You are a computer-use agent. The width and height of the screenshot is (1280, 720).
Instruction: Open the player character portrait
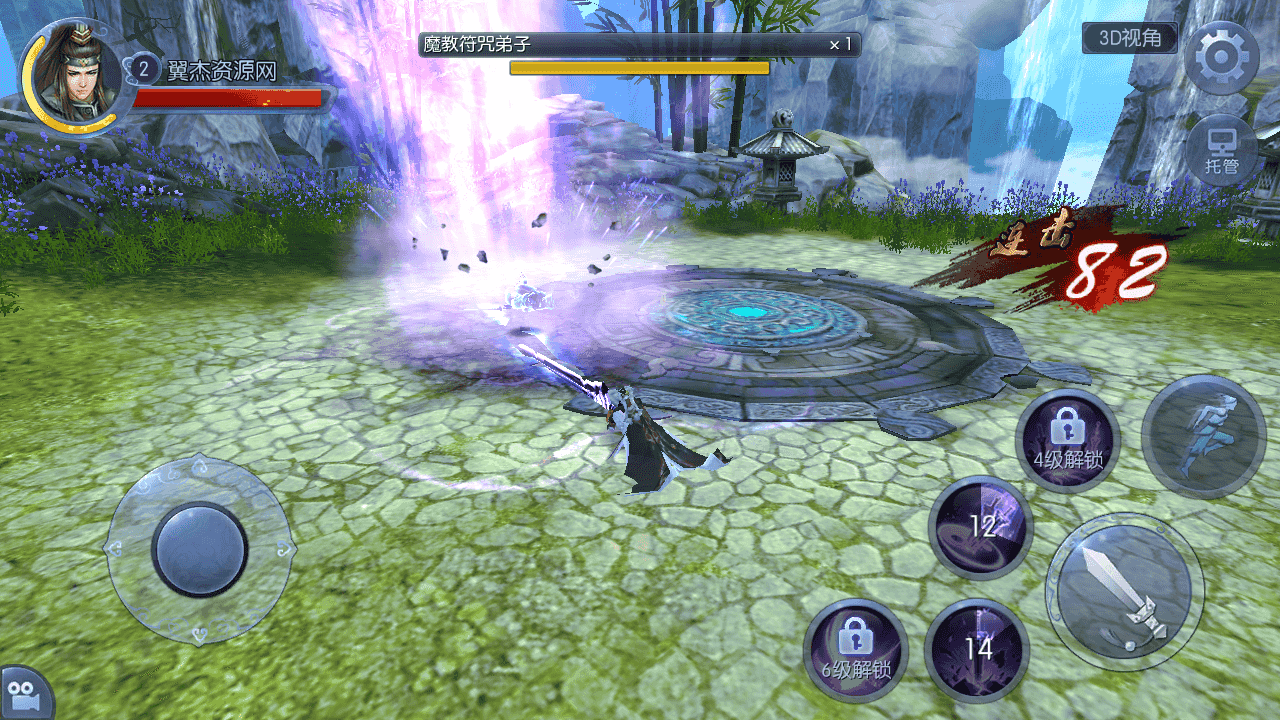tap(70, 75)
